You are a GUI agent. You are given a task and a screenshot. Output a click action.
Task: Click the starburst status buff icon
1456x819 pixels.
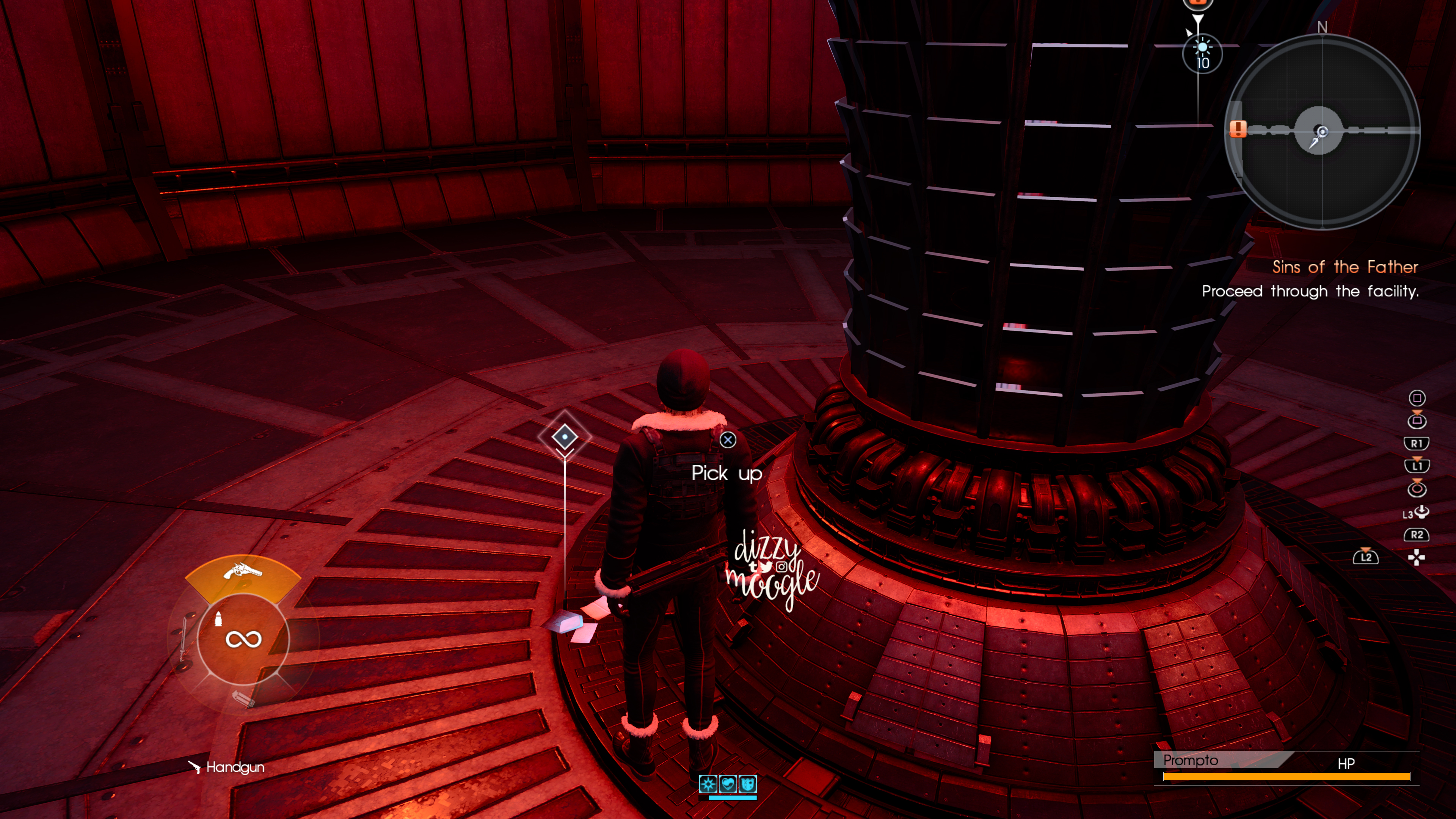point(708,784)
